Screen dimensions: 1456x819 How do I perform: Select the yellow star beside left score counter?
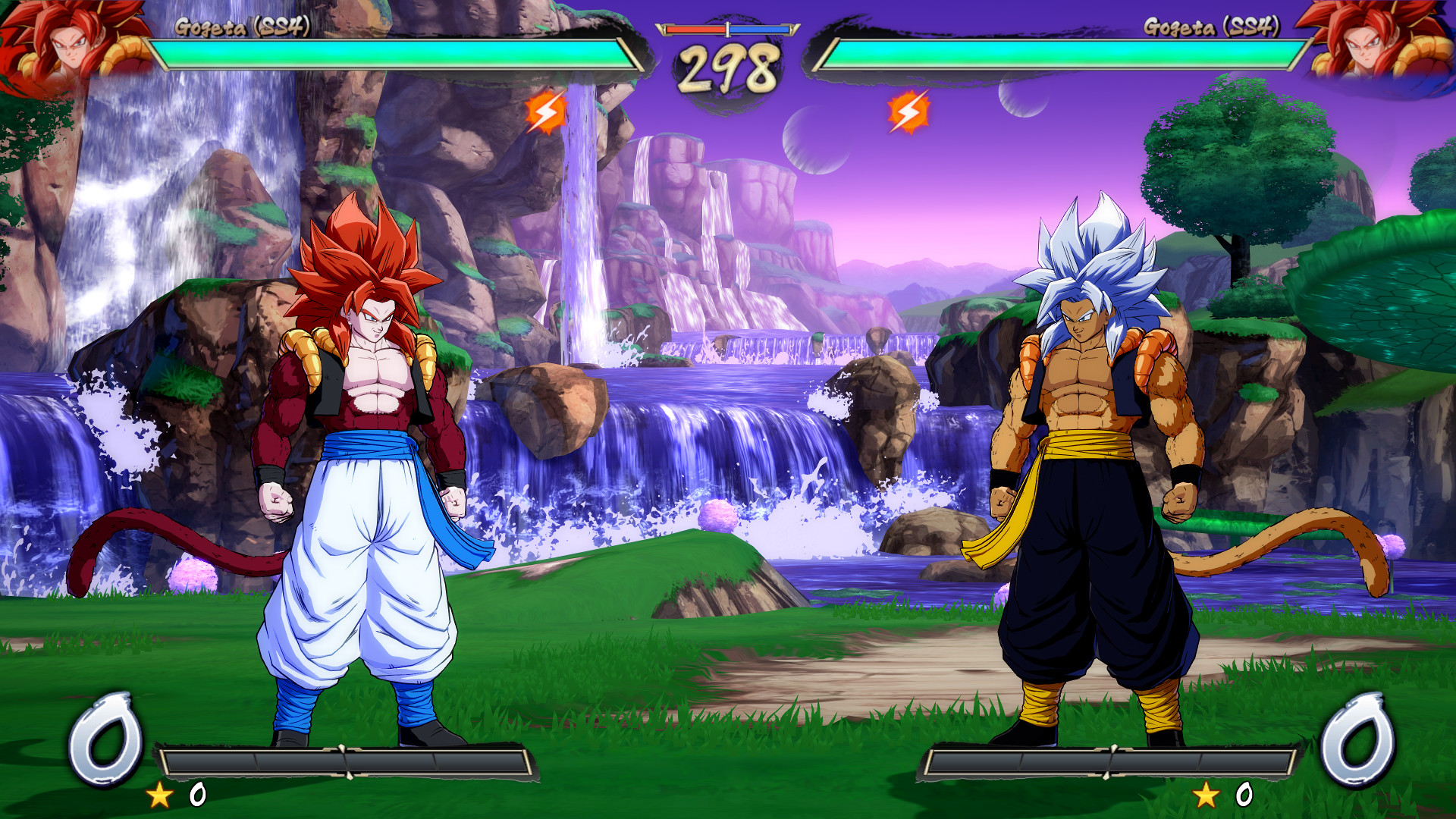click(x=159, y=795)
